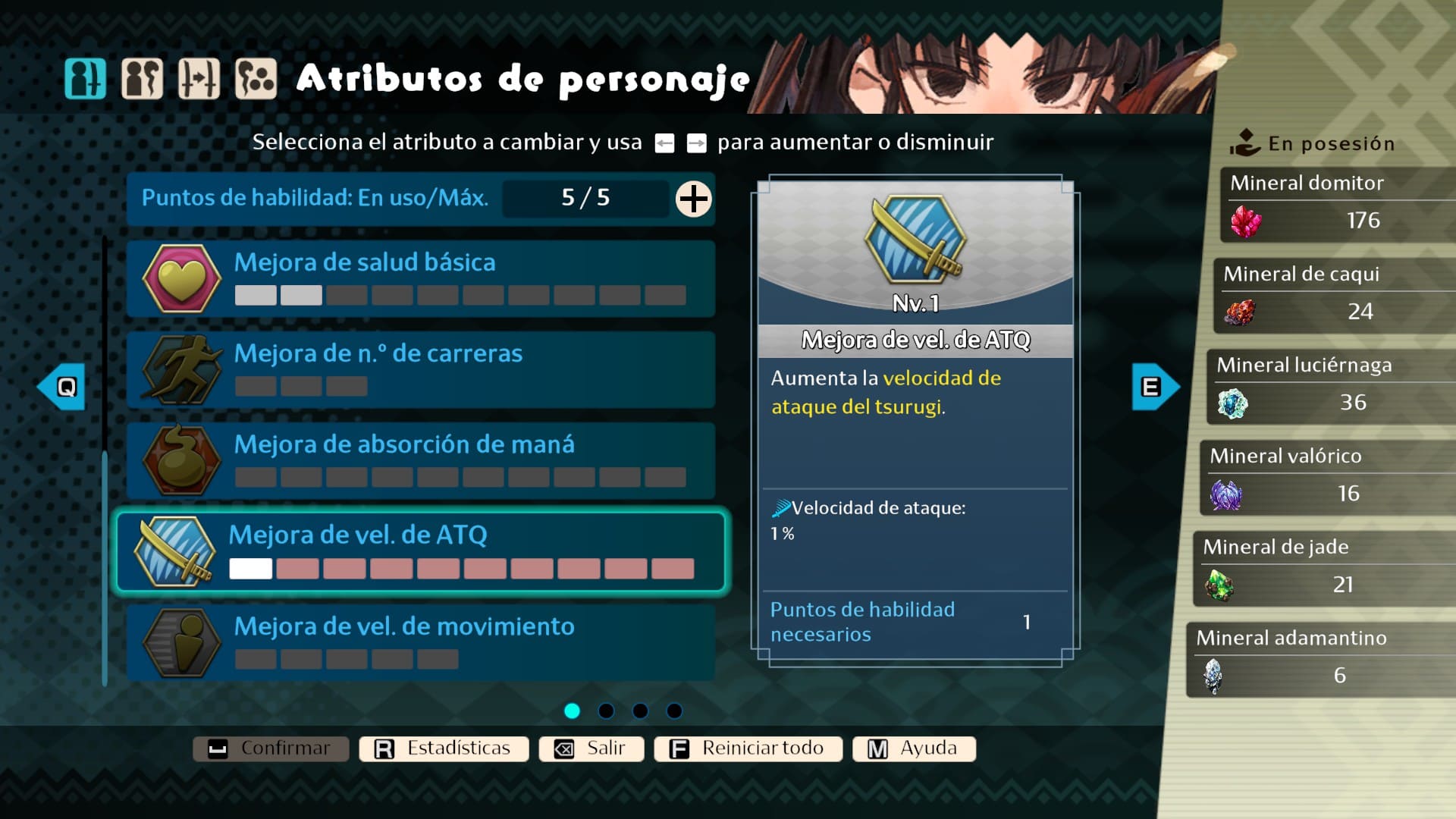Choose Mejora de n.º de carreras row

(x=421, y=369)
